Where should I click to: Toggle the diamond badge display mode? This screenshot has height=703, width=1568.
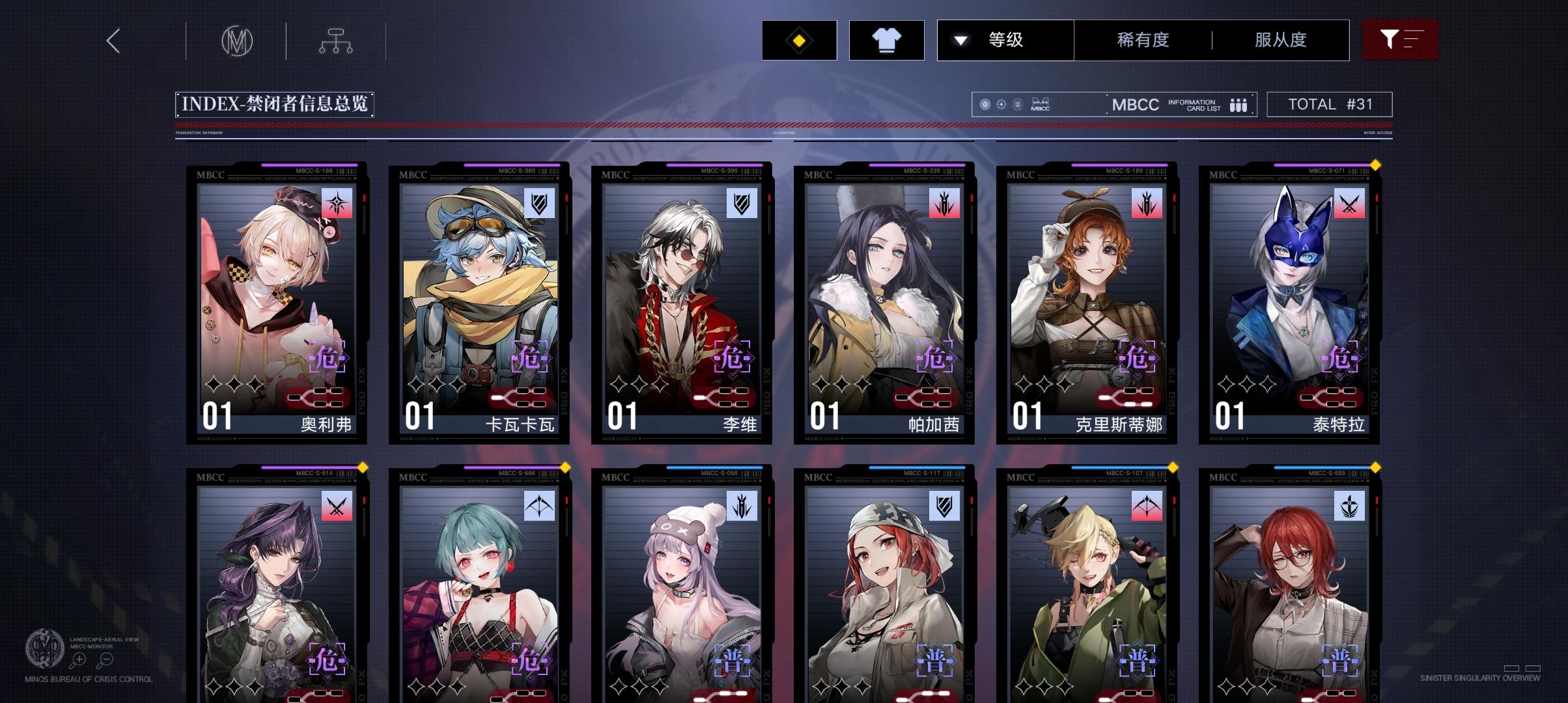coord(799,40)
